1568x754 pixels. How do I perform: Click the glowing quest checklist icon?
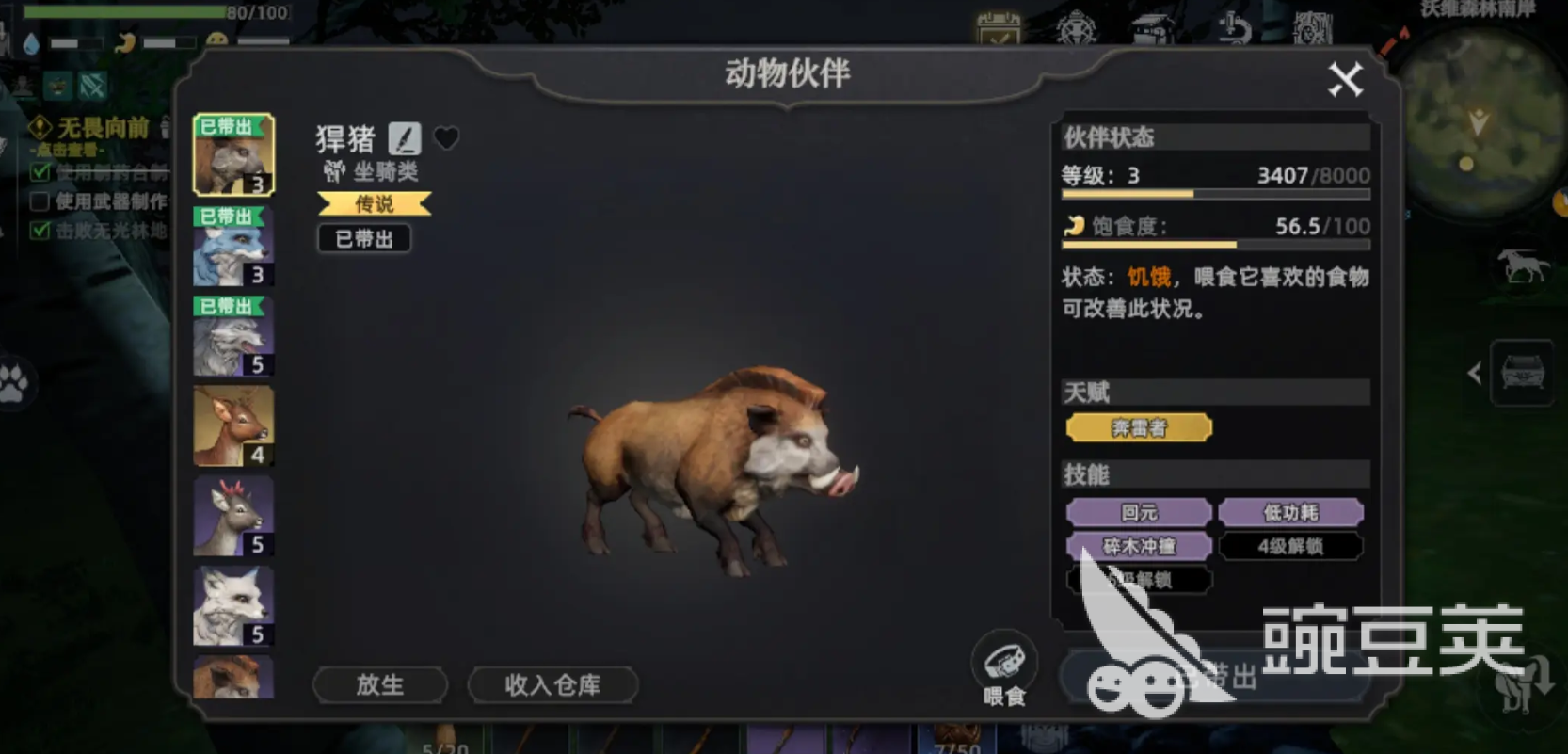996,28
